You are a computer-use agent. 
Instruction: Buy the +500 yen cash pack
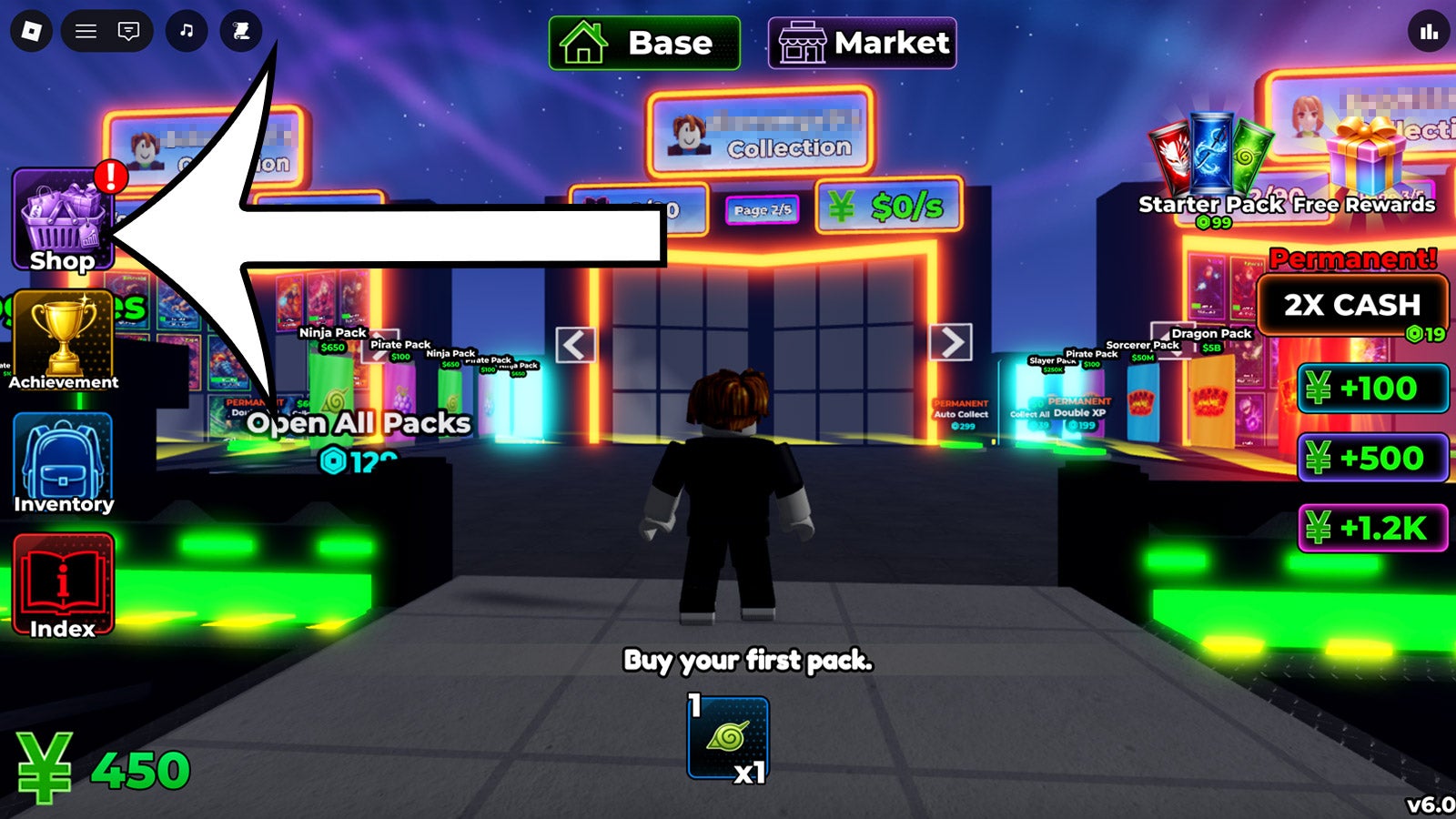pyautogui.click(x=1372, y=458)
